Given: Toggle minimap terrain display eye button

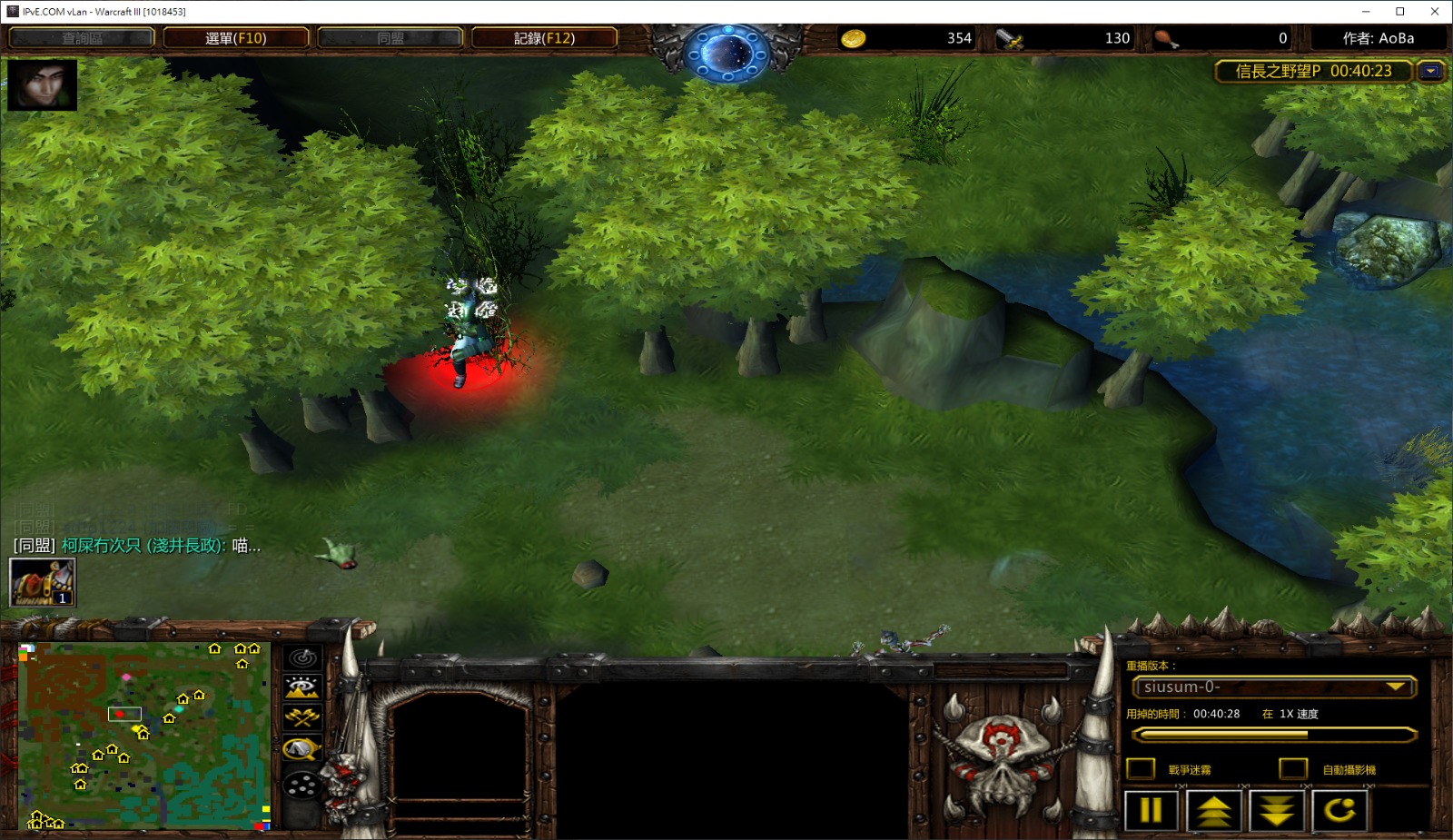Looking at the screenshot, I should click(x=302, y=687).
